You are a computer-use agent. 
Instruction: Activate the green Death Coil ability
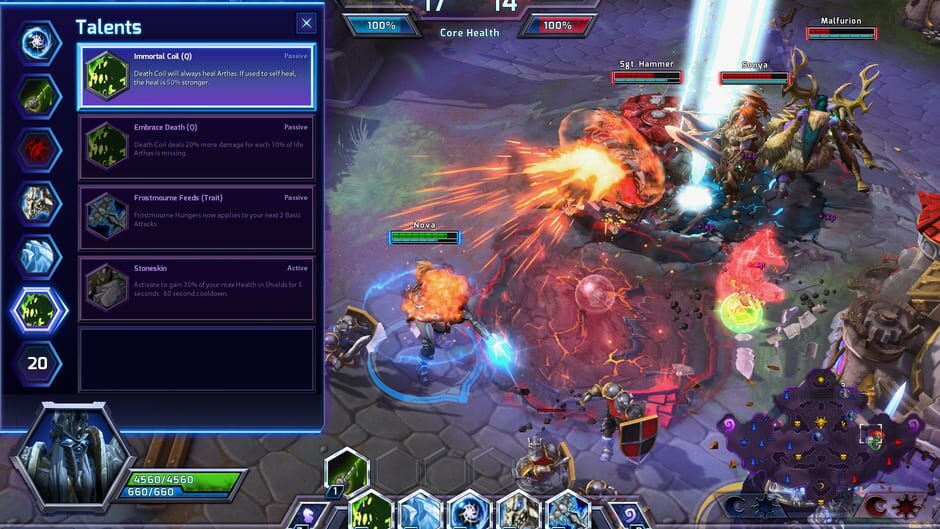tap(371, 510)
